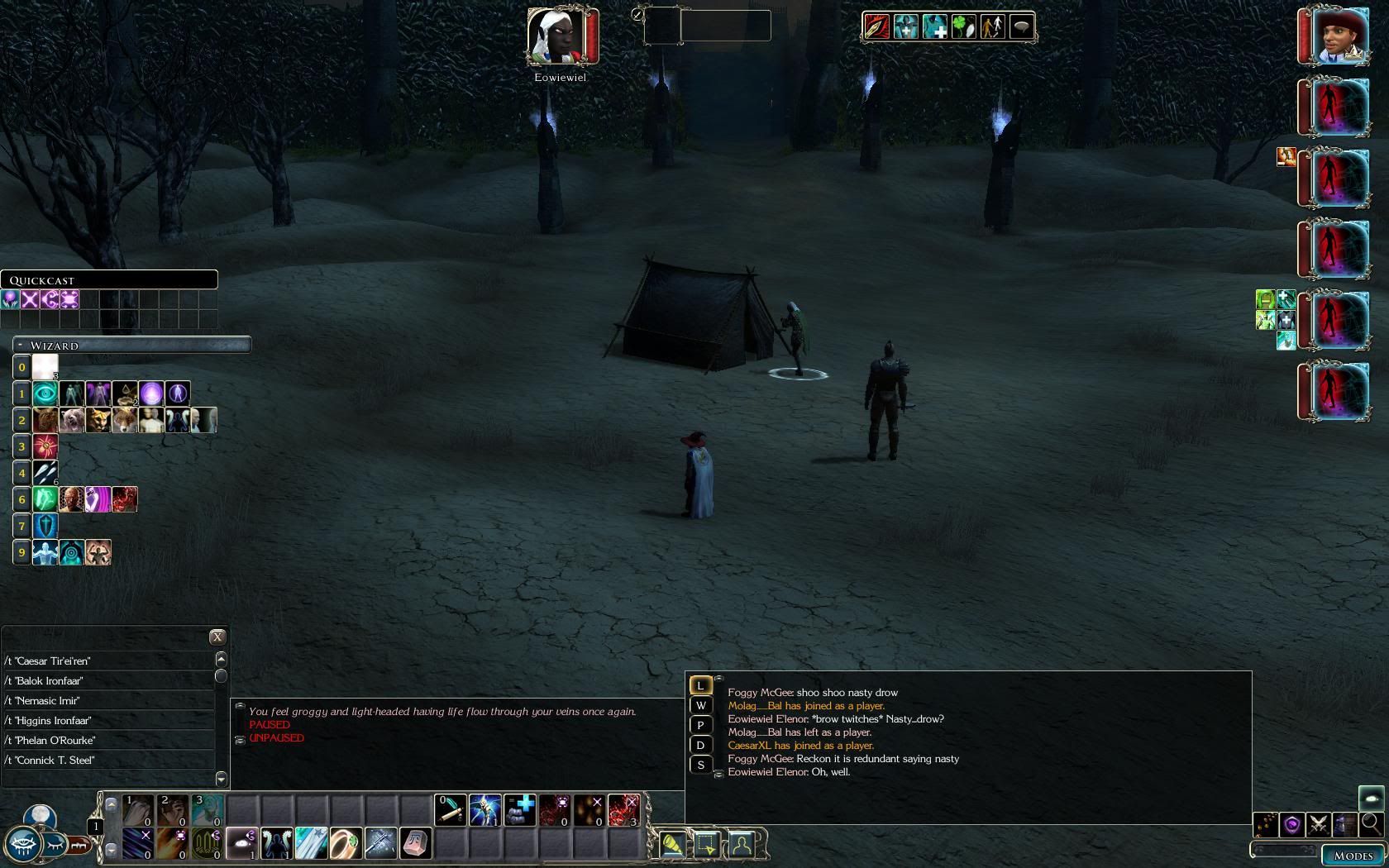Pick the /t "Phelan O'Rourke" tell entry
The width and height of the screenshot is (1389, 868).
pyautogui.click(x=107, y=741)
